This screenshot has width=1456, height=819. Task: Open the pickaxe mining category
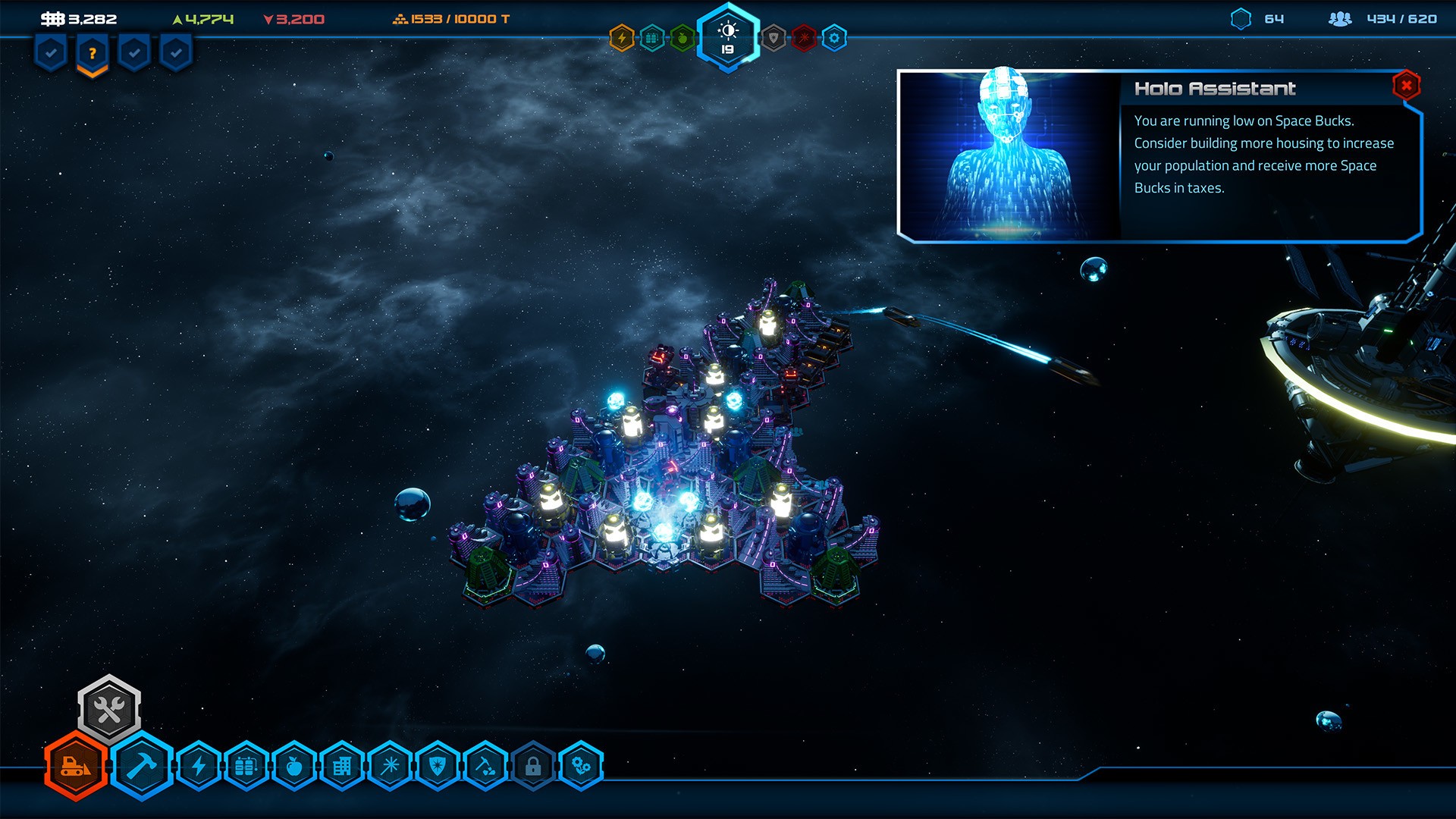(x=486, y=767)
